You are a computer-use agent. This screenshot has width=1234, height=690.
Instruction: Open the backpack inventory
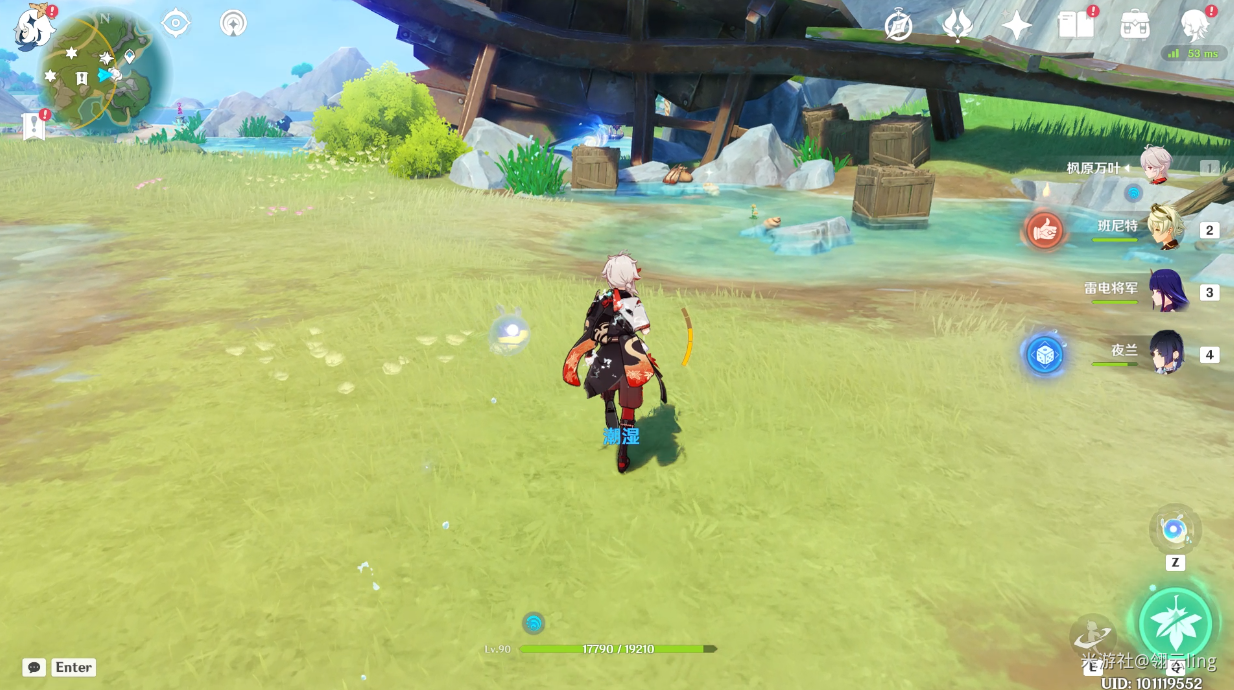[x=1135, y=25]
